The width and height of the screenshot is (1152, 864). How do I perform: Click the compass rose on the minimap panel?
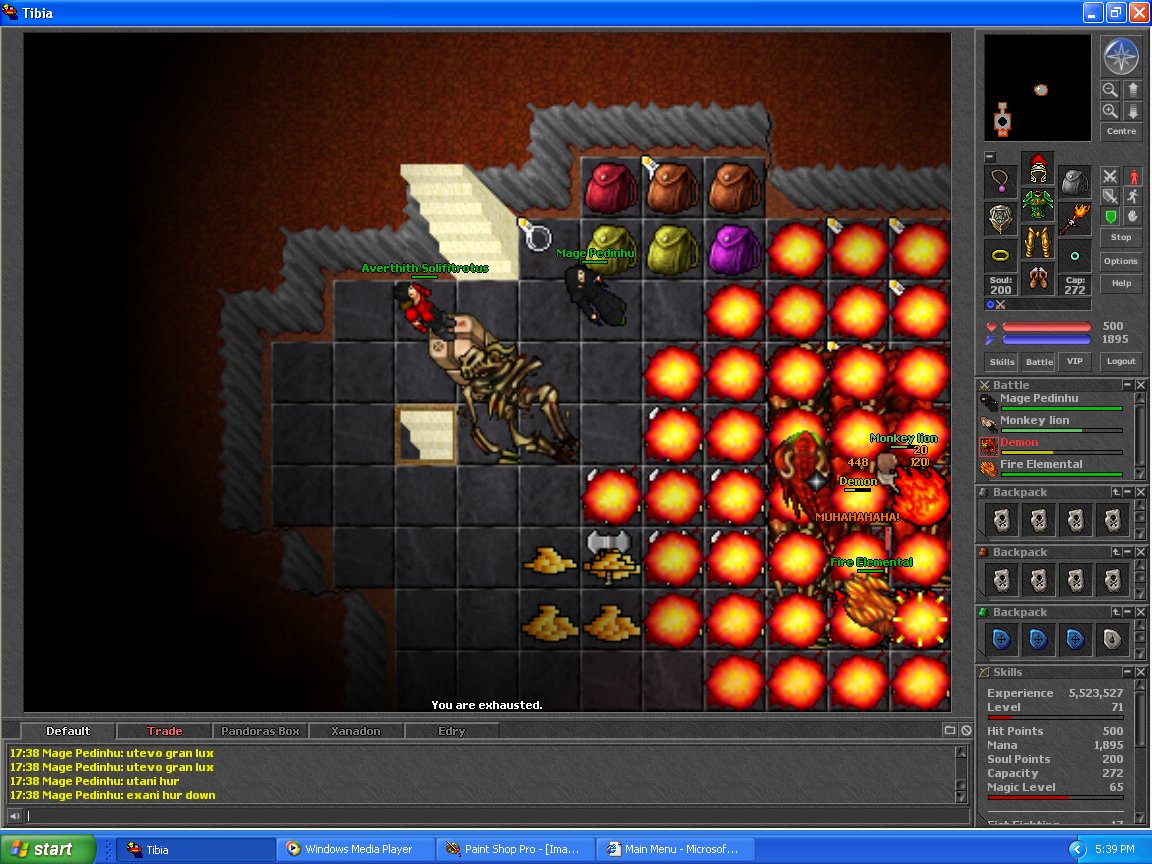pyautogui.click(x=1121, y=56)
